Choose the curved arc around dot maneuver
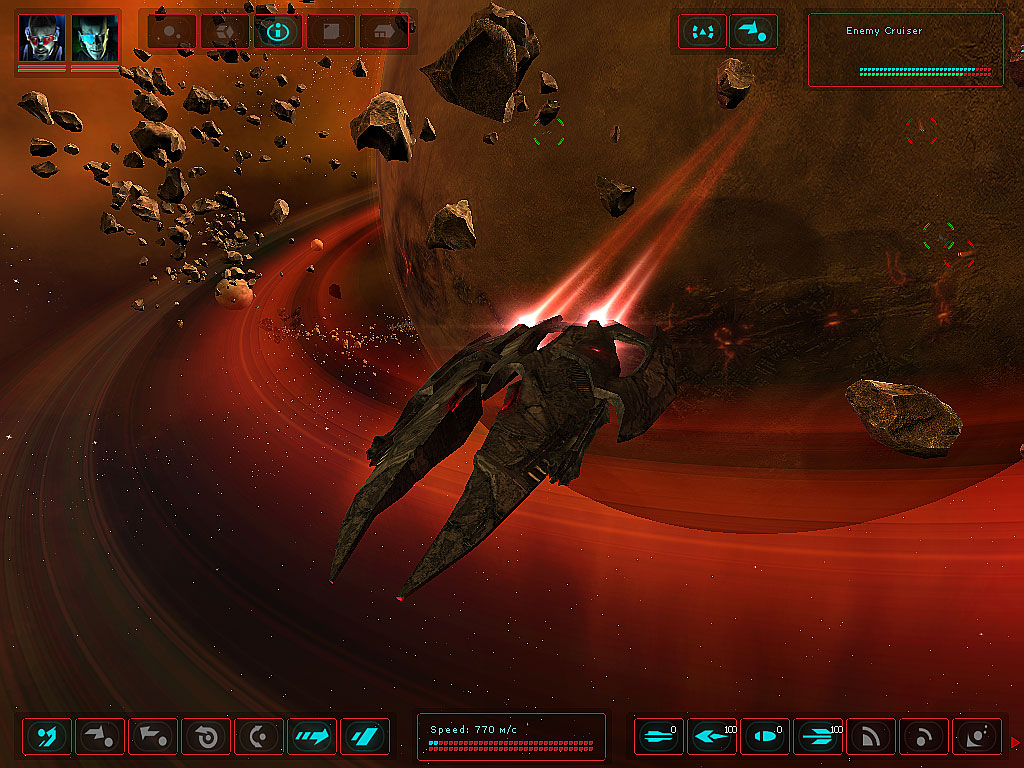This screenshot has width=1024, height=768. [x=259, y=737]
